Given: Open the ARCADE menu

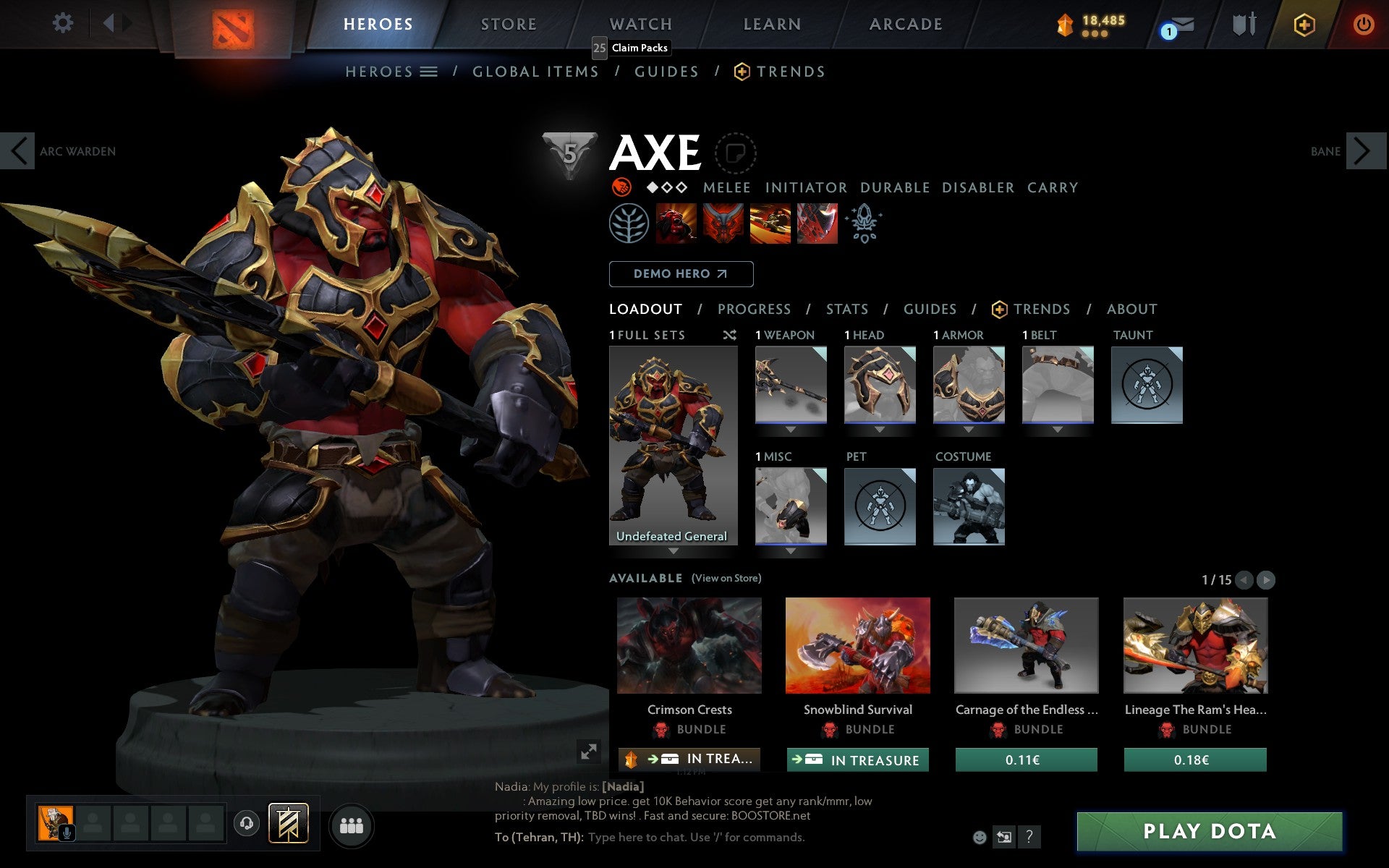Looking at the screenshot, I should tap(905, 22).
